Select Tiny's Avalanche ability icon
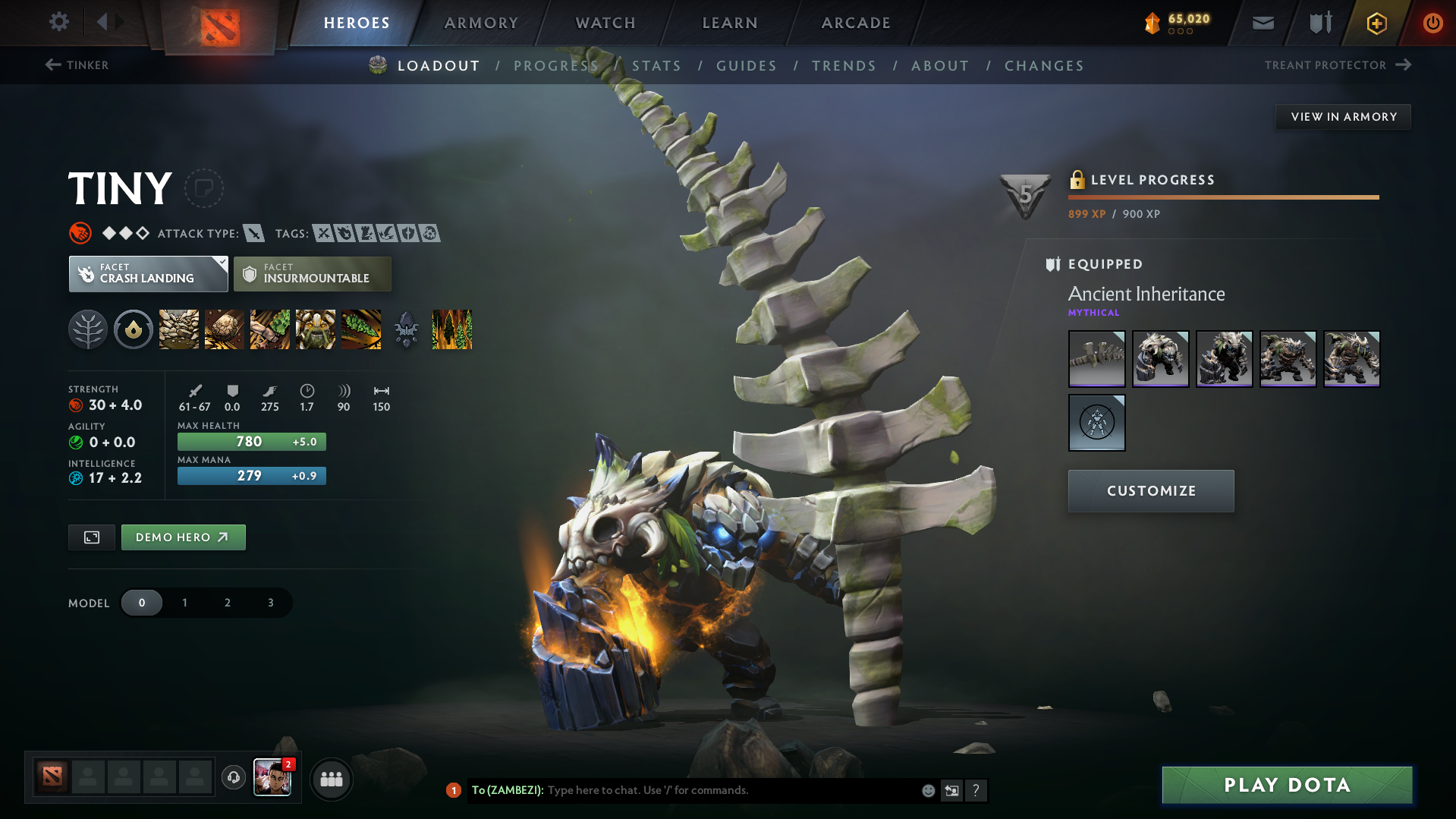 [x=178, y=329]
